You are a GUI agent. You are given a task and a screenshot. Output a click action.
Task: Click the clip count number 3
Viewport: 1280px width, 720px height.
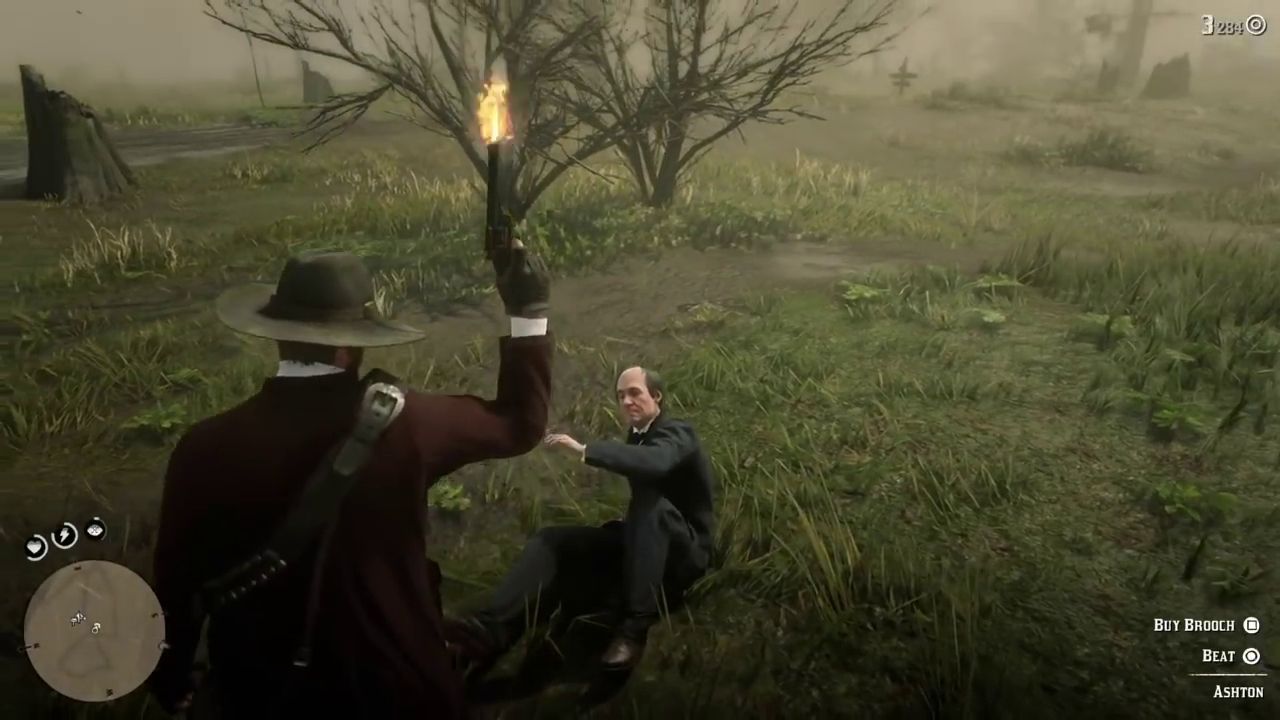click(1208, 25)
